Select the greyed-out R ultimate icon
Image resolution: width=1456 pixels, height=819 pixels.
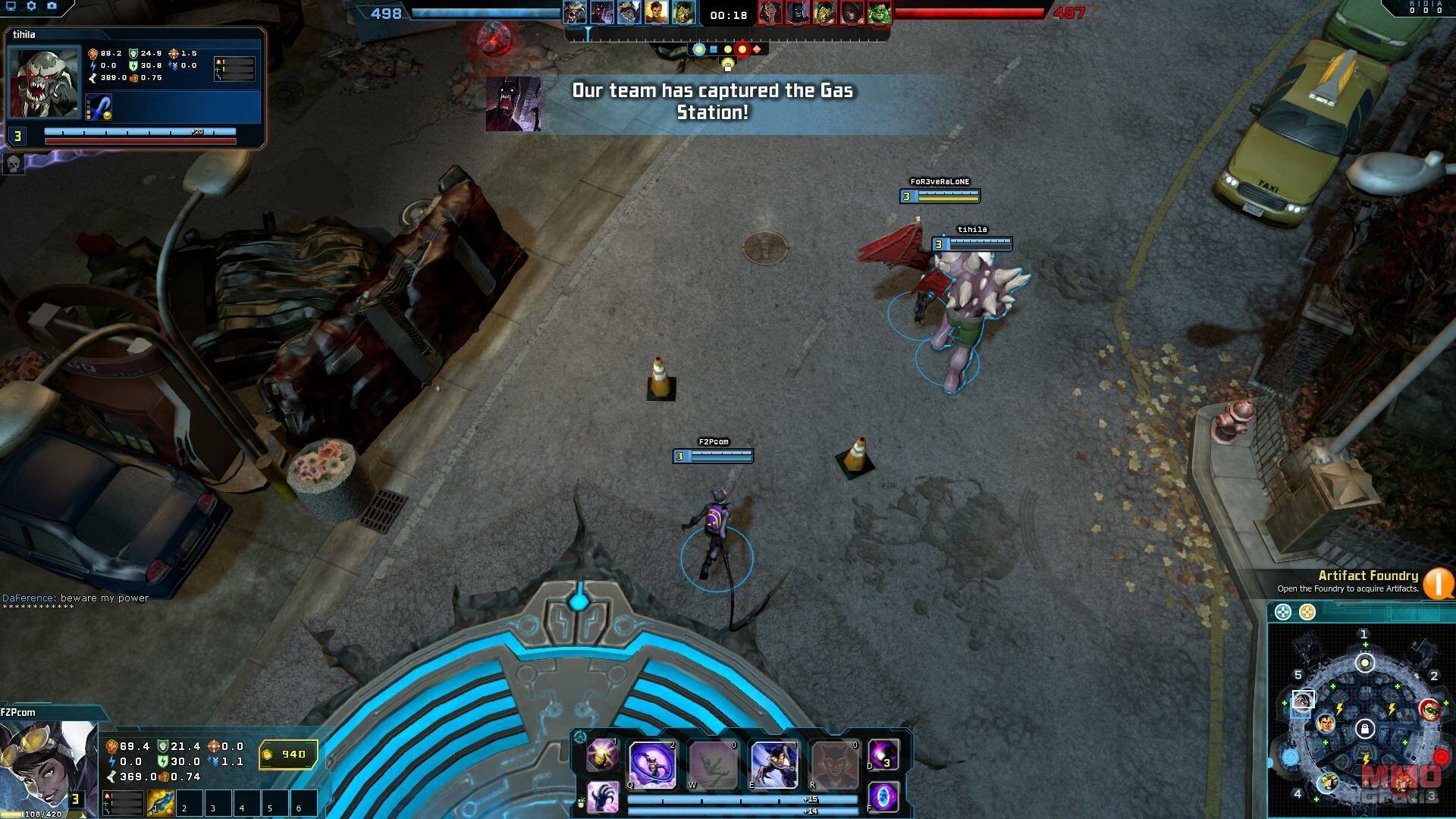click(834, 764)
